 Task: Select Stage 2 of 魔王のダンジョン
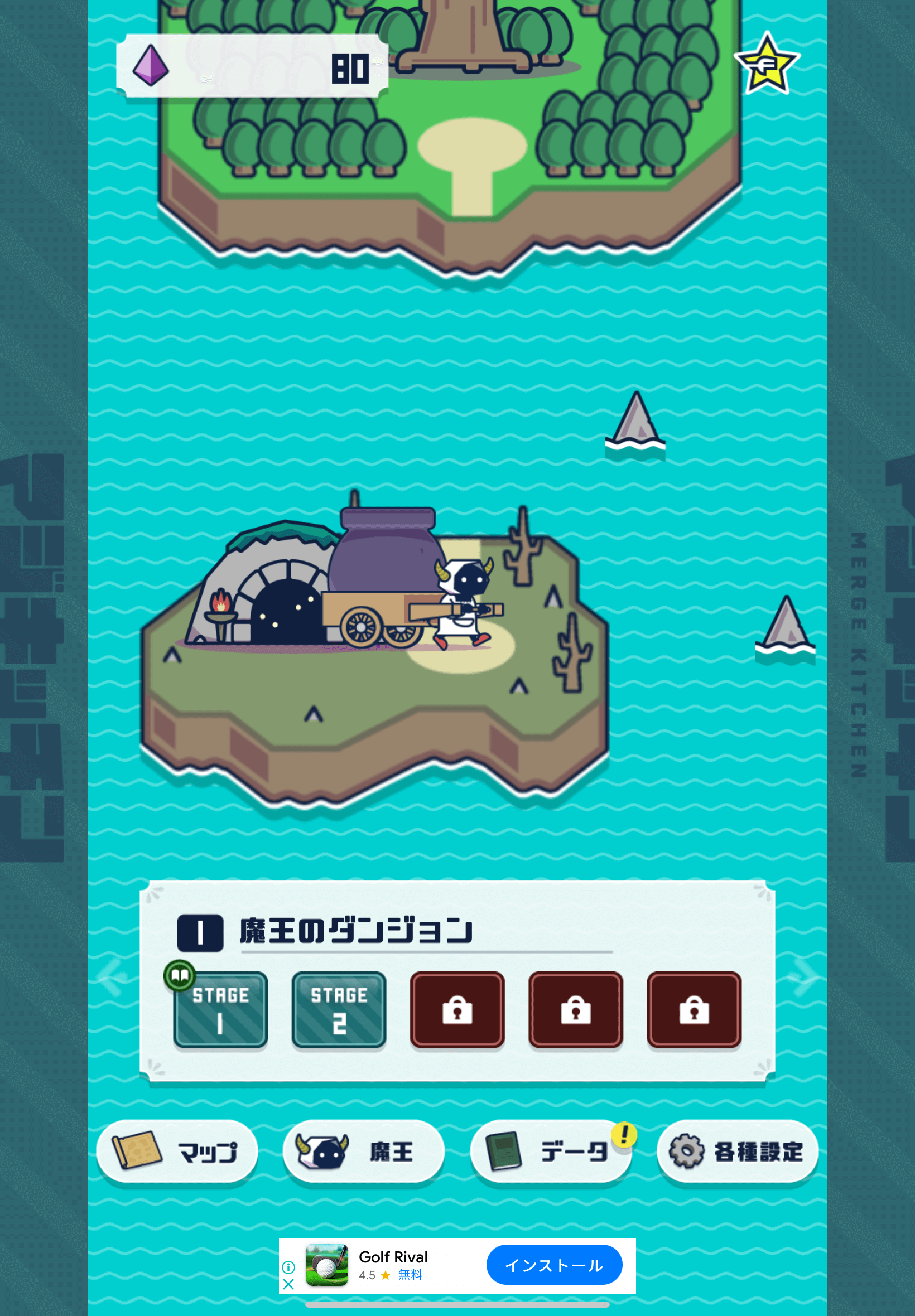[339, 1009]
